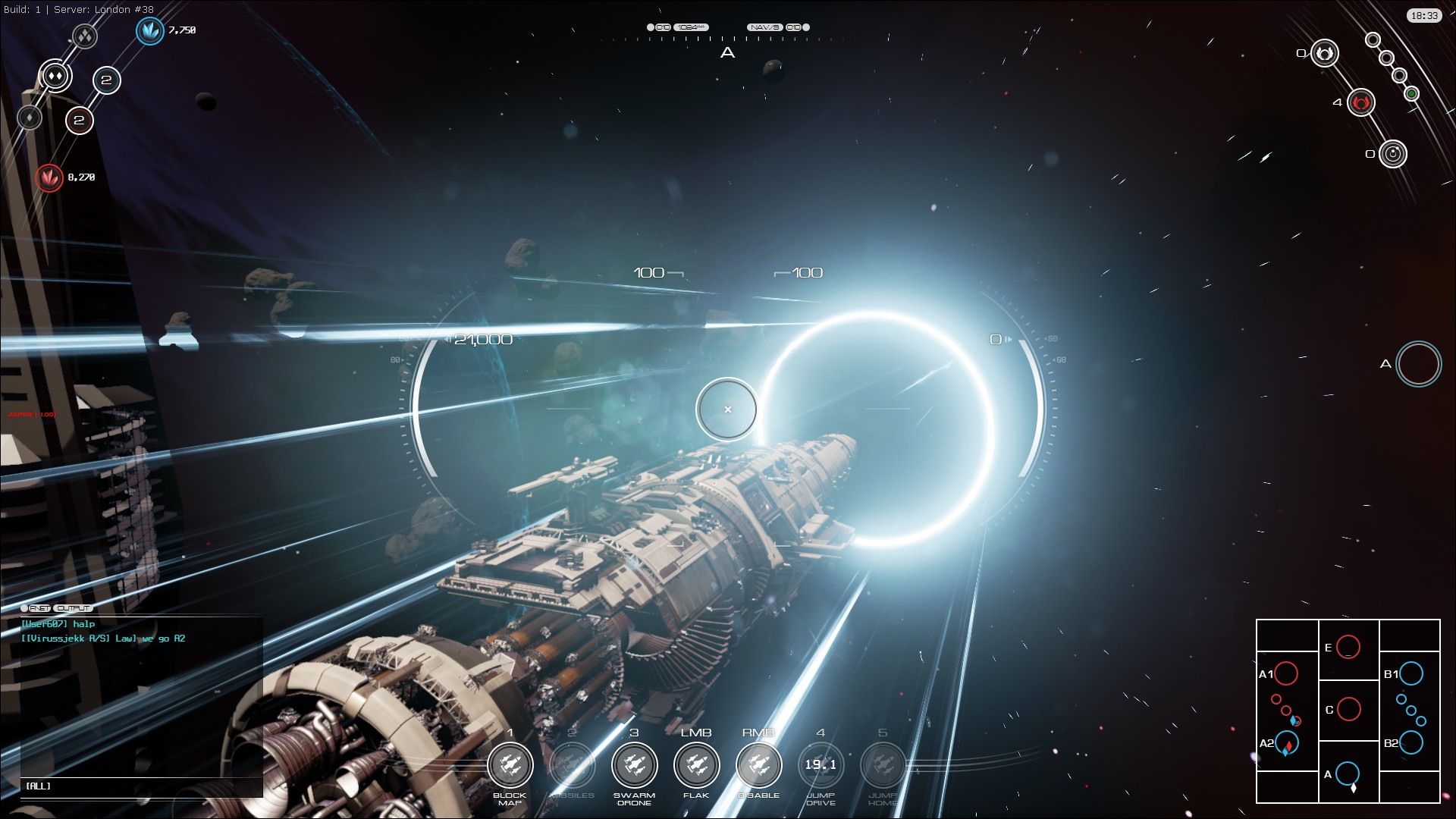Select sector E on the minimap
The width and height of the screenshot is (1456, 819).
point(1348,647)
